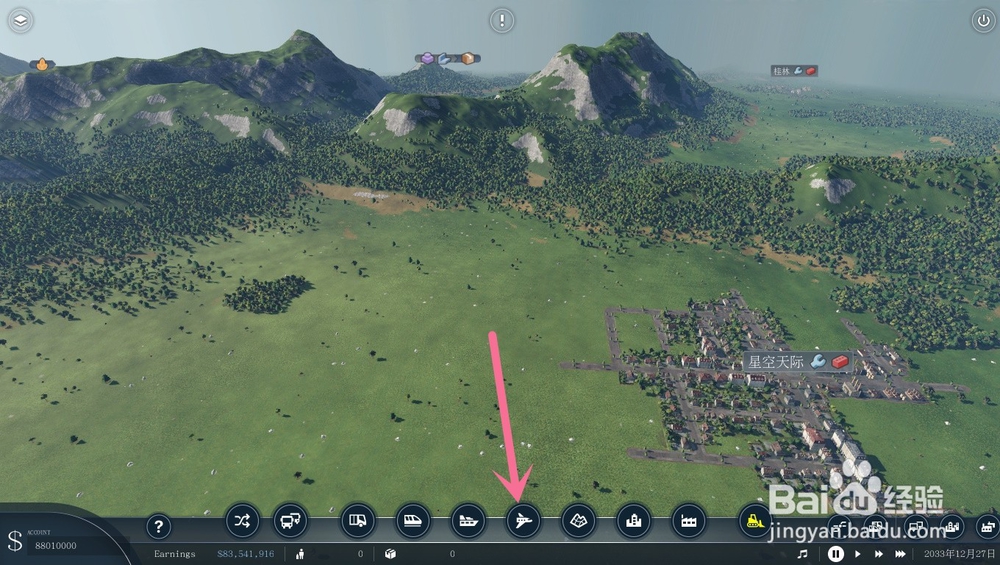
Task: Open the airplane and airport construction menu
Action: click(x=523, y=520)
